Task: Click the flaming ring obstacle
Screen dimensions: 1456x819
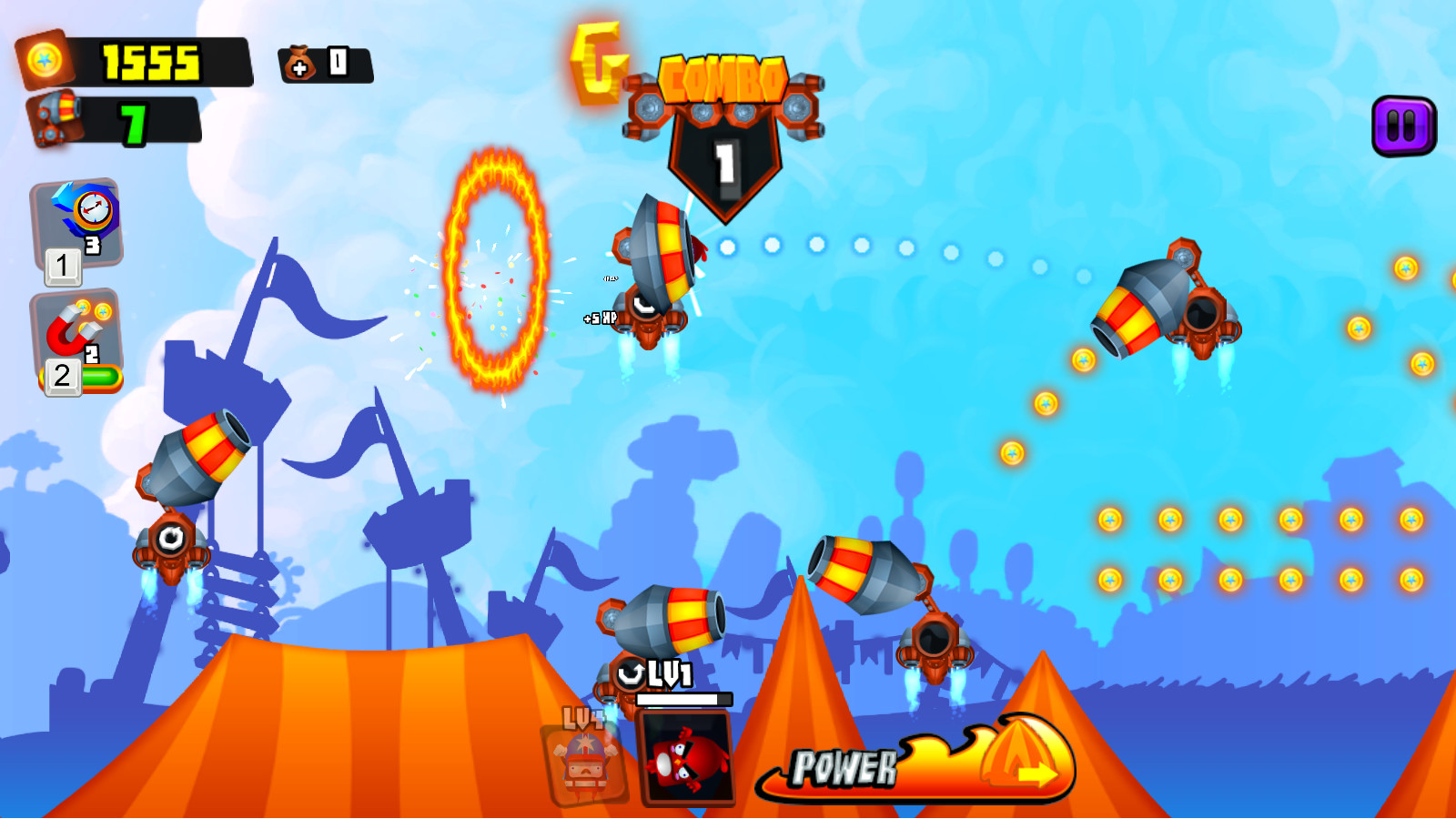Action: [491, 273]
